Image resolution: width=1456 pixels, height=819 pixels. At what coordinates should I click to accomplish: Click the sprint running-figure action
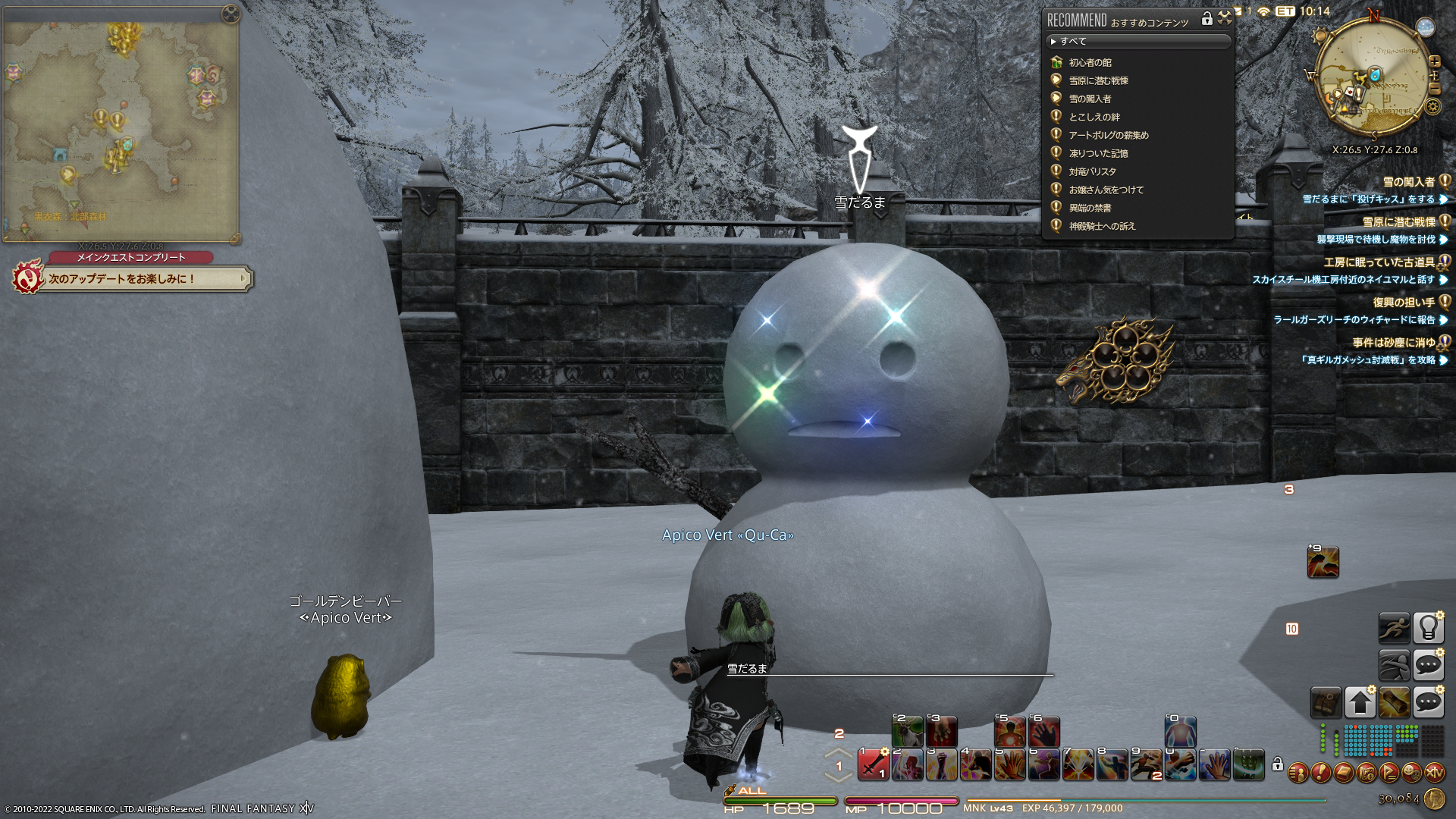(1394, 627)
